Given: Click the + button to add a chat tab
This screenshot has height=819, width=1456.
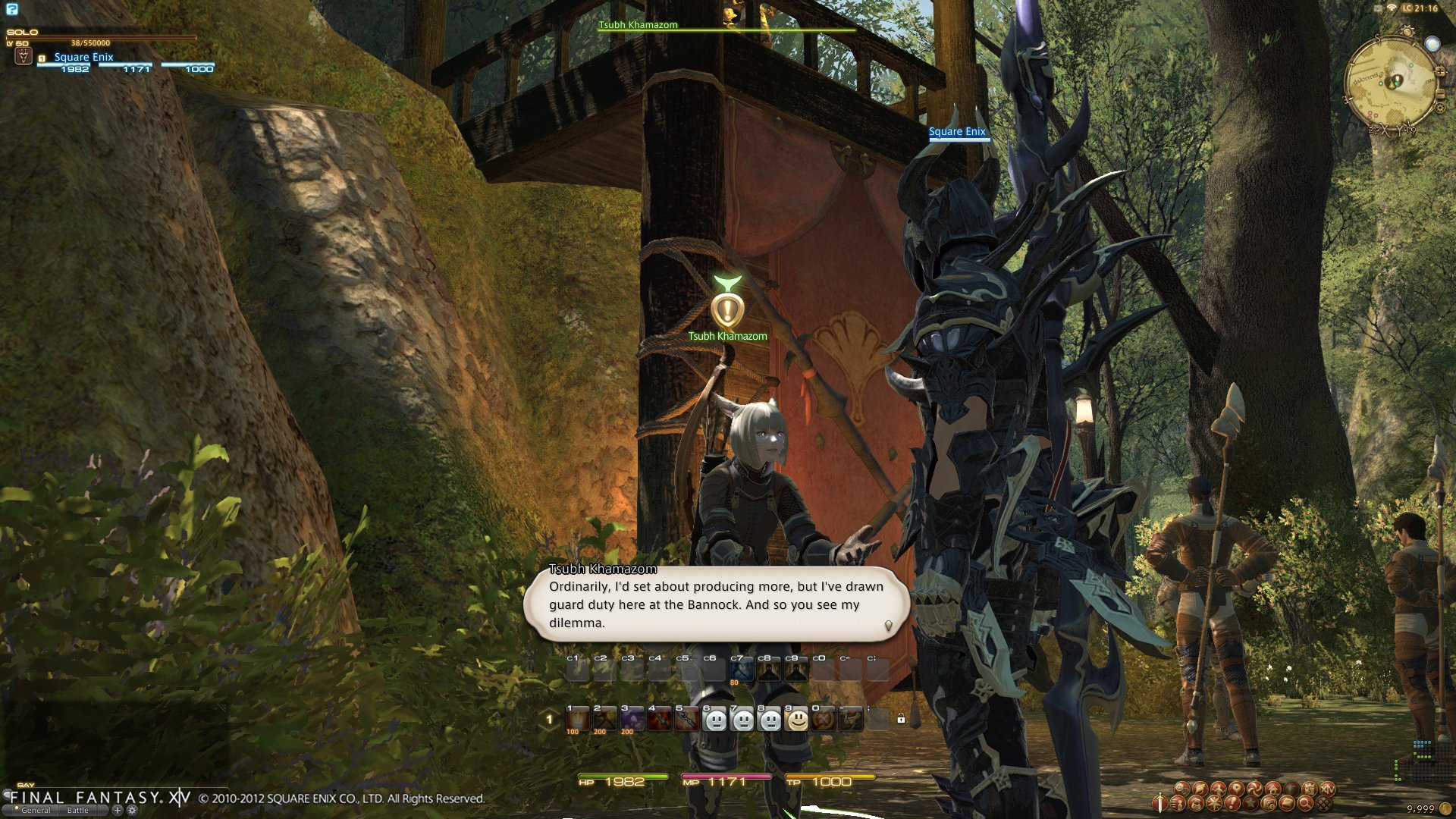Looking at the screenshot, I should click(118, 811).
